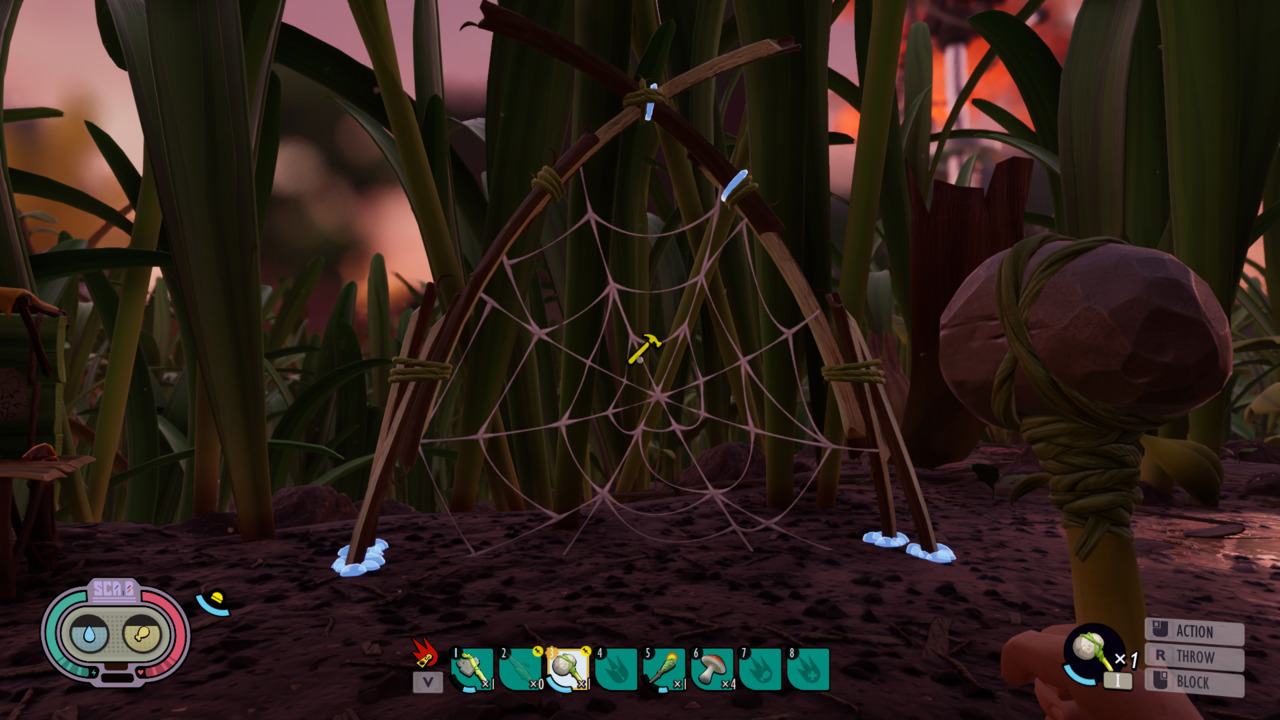Click the pin marker above hotbar slot 3

point(585,651)
